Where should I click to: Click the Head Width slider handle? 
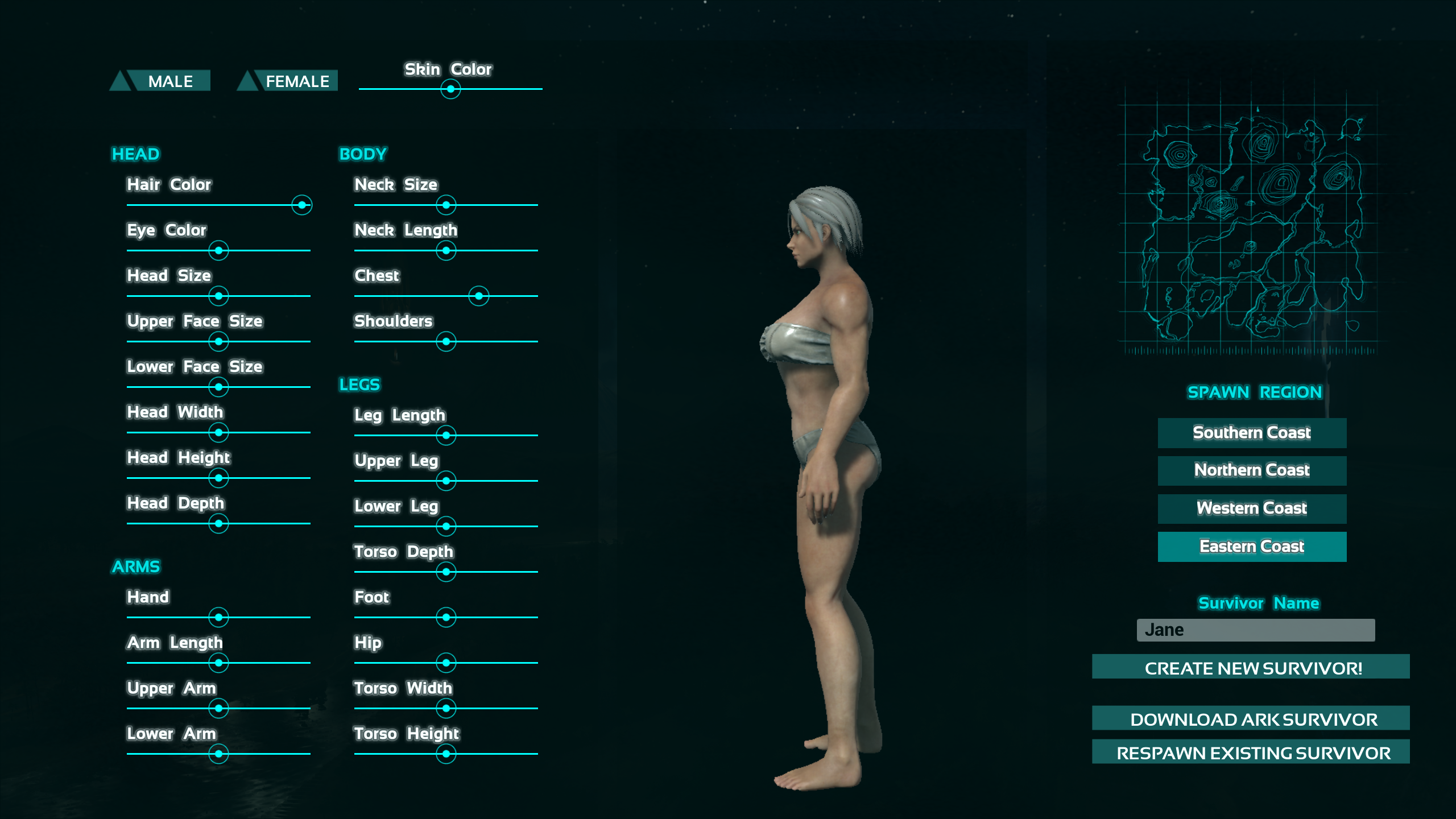point(219,433)
